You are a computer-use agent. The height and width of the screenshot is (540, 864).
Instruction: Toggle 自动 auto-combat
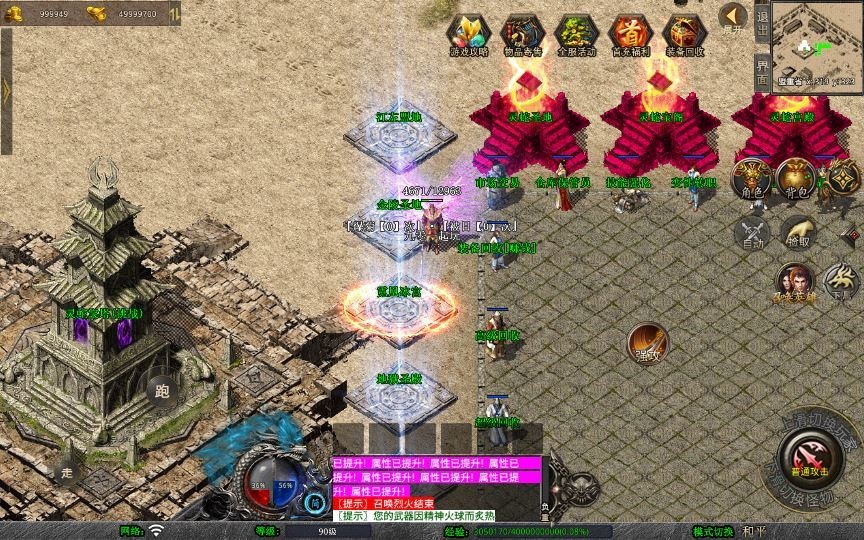752,234
